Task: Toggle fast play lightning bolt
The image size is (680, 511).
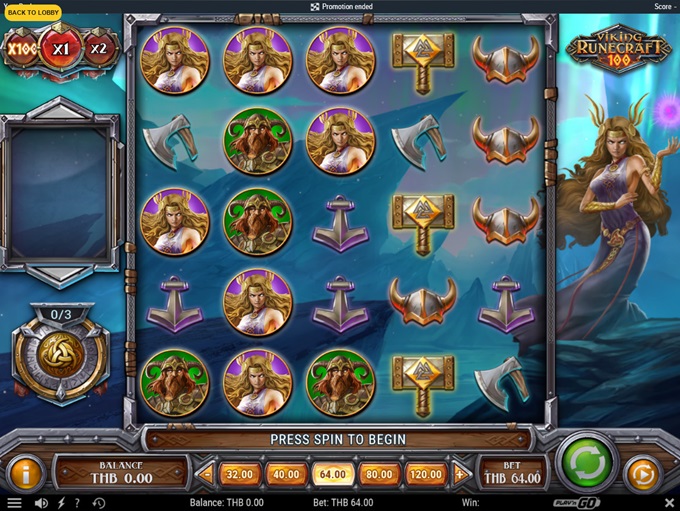Action: click(61, 503)
